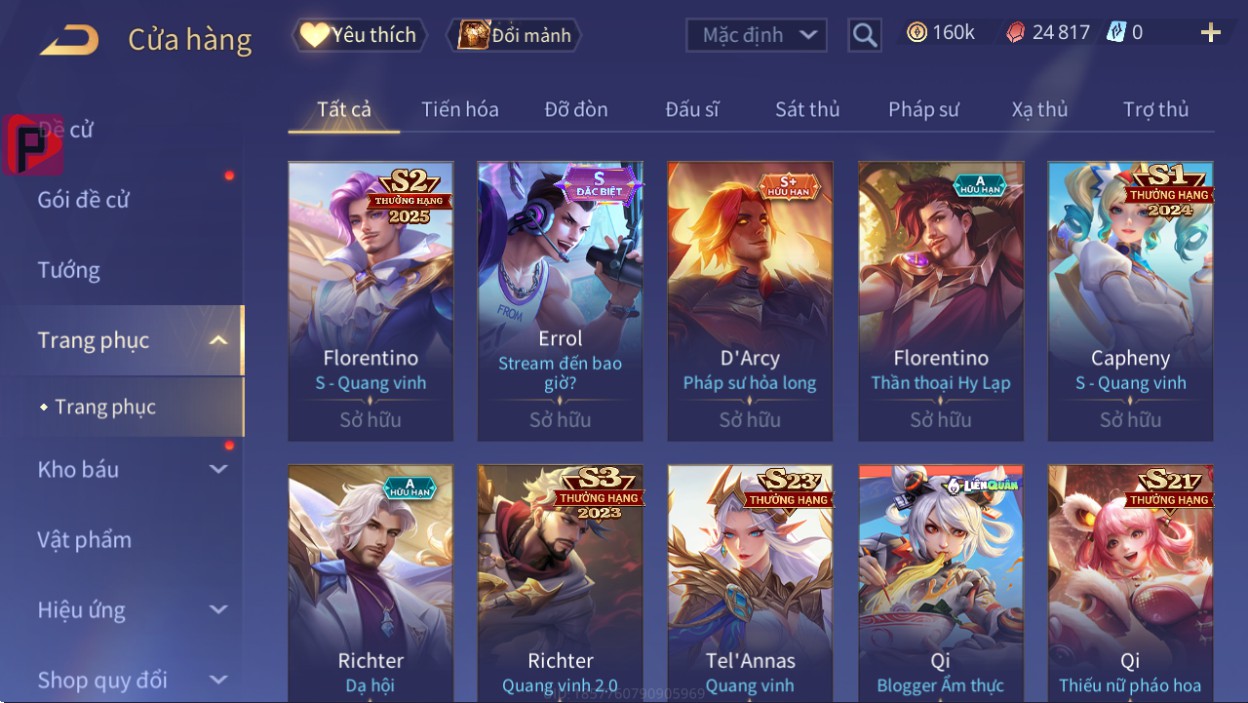Choose the Capheny S - Quang vinh skin
The image size is (1248, 703).
[1130, 300]
